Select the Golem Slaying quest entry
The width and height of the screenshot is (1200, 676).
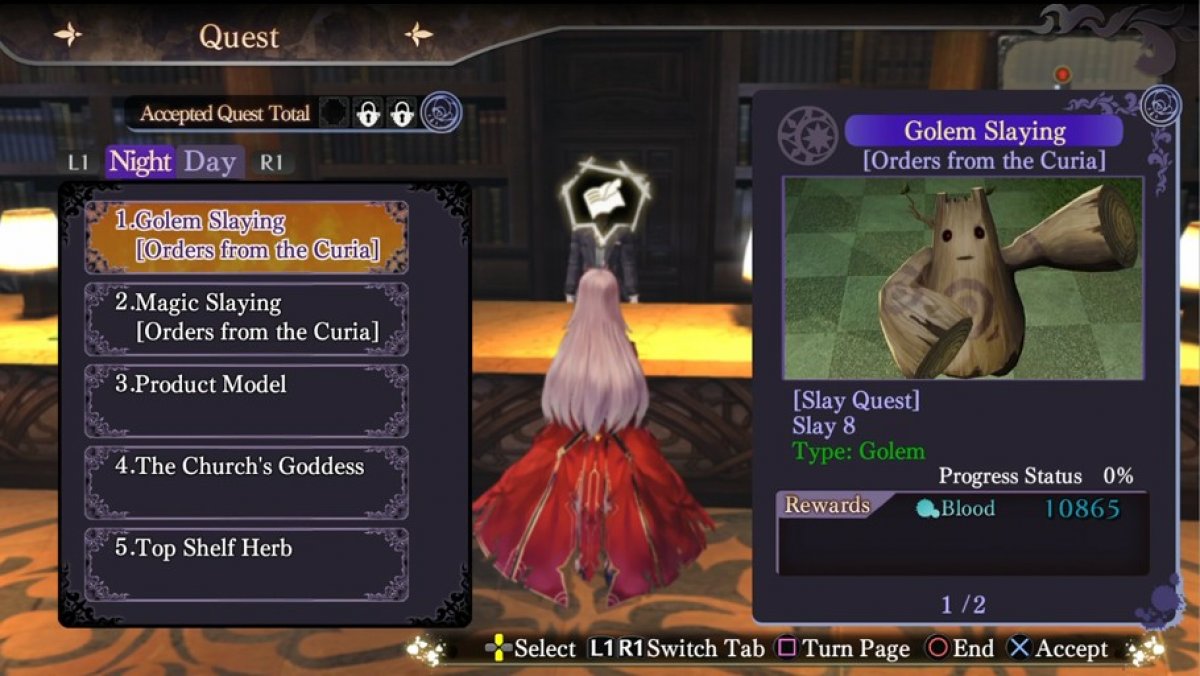pyautogui.click(x=247, y=237)
